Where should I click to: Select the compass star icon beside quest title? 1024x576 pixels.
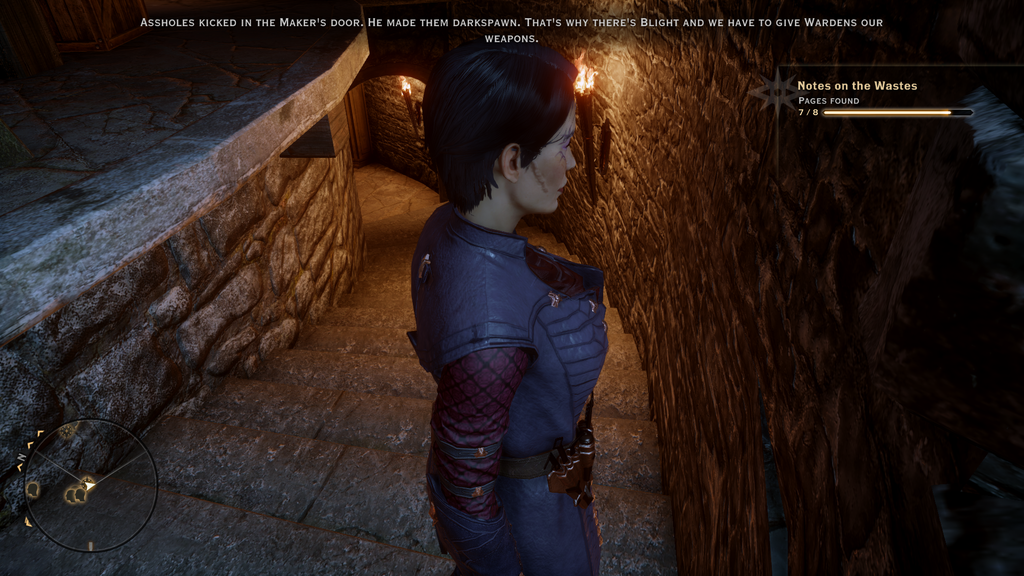coord(776,93)
